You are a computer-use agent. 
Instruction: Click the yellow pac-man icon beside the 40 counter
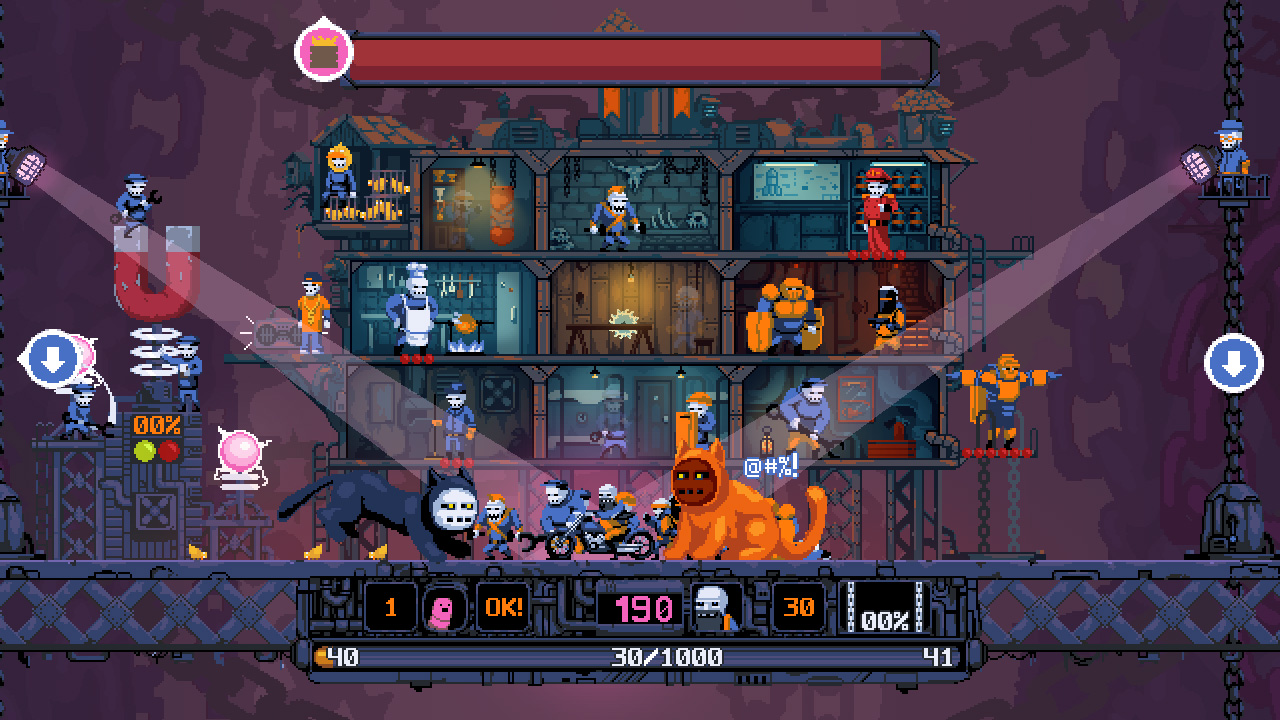tap(325, 655)
